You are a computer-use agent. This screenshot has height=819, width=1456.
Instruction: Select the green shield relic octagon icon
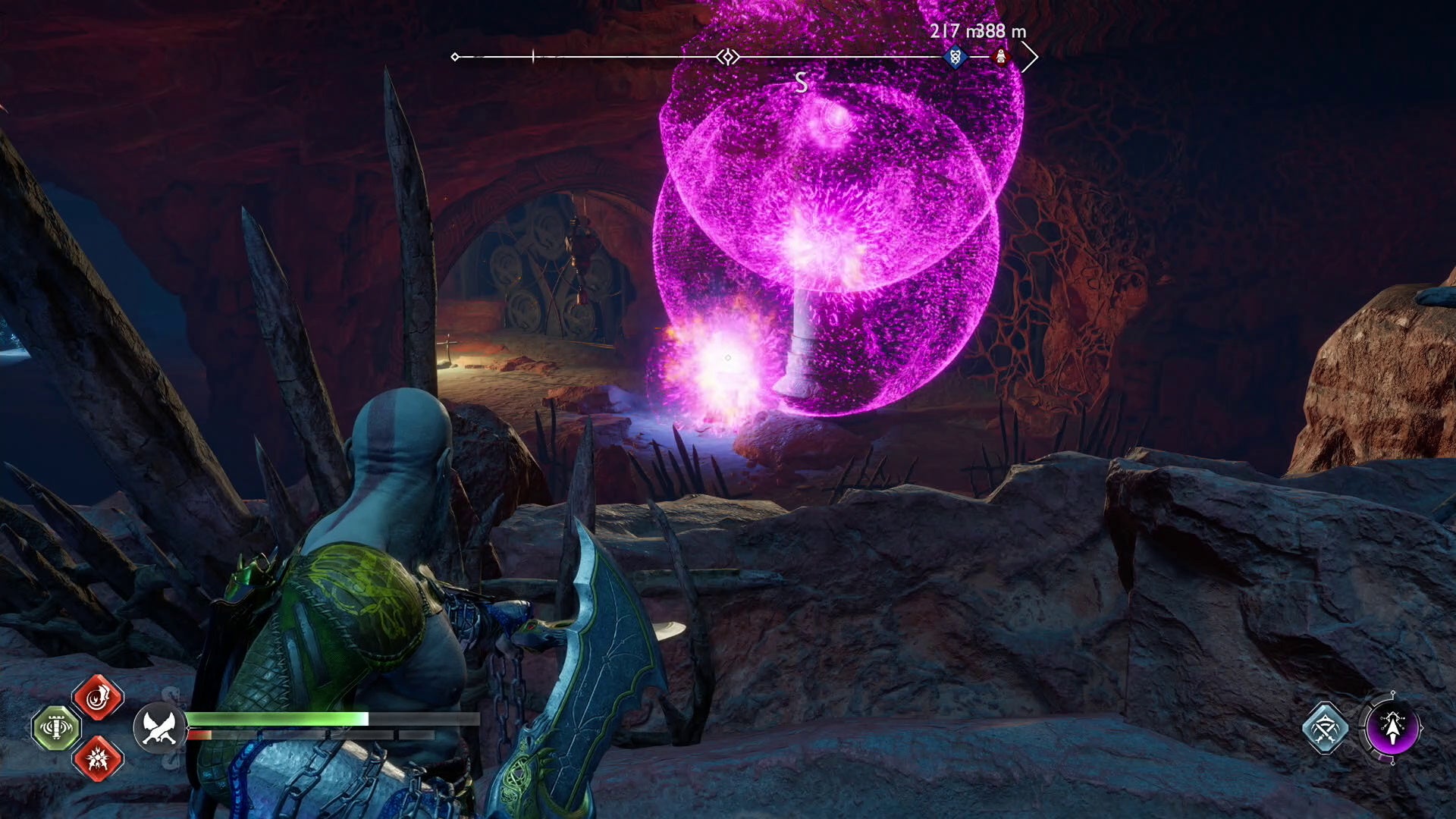(x=56, y=728)
